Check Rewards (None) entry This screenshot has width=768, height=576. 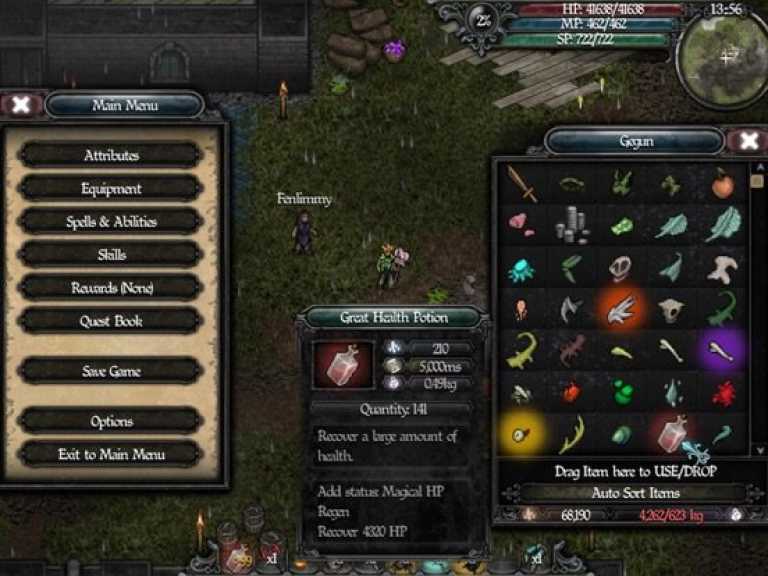pyautogui.click(x=111, y=287)
